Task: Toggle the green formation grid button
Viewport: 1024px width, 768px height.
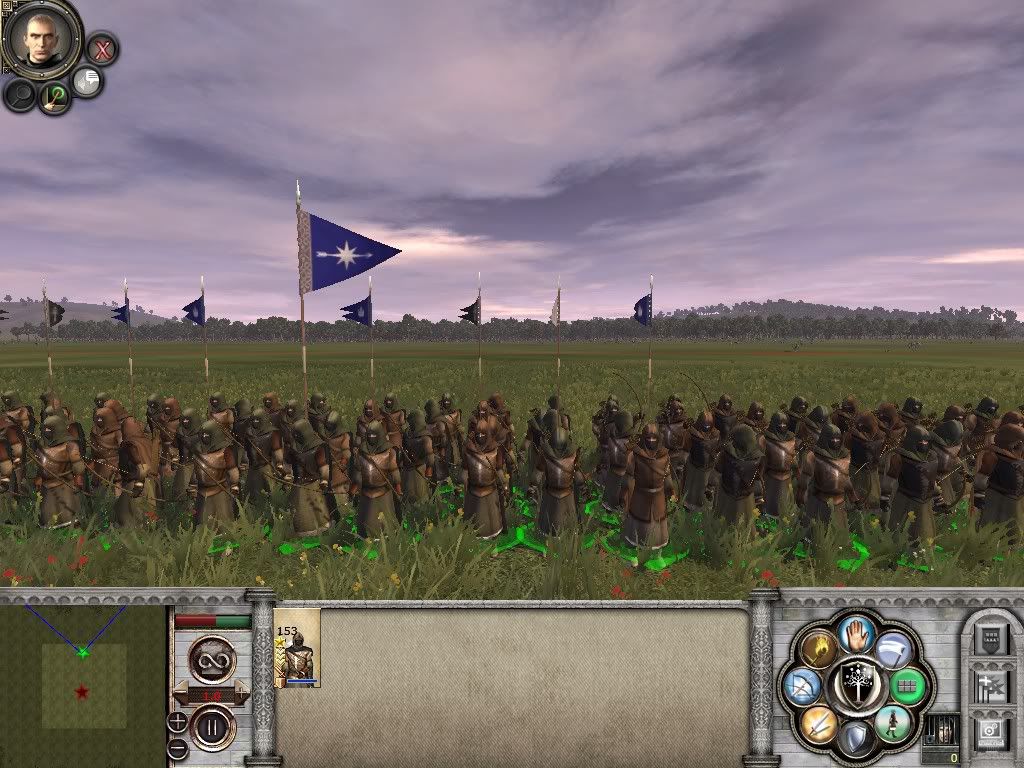Action: [x=908, y=686]
